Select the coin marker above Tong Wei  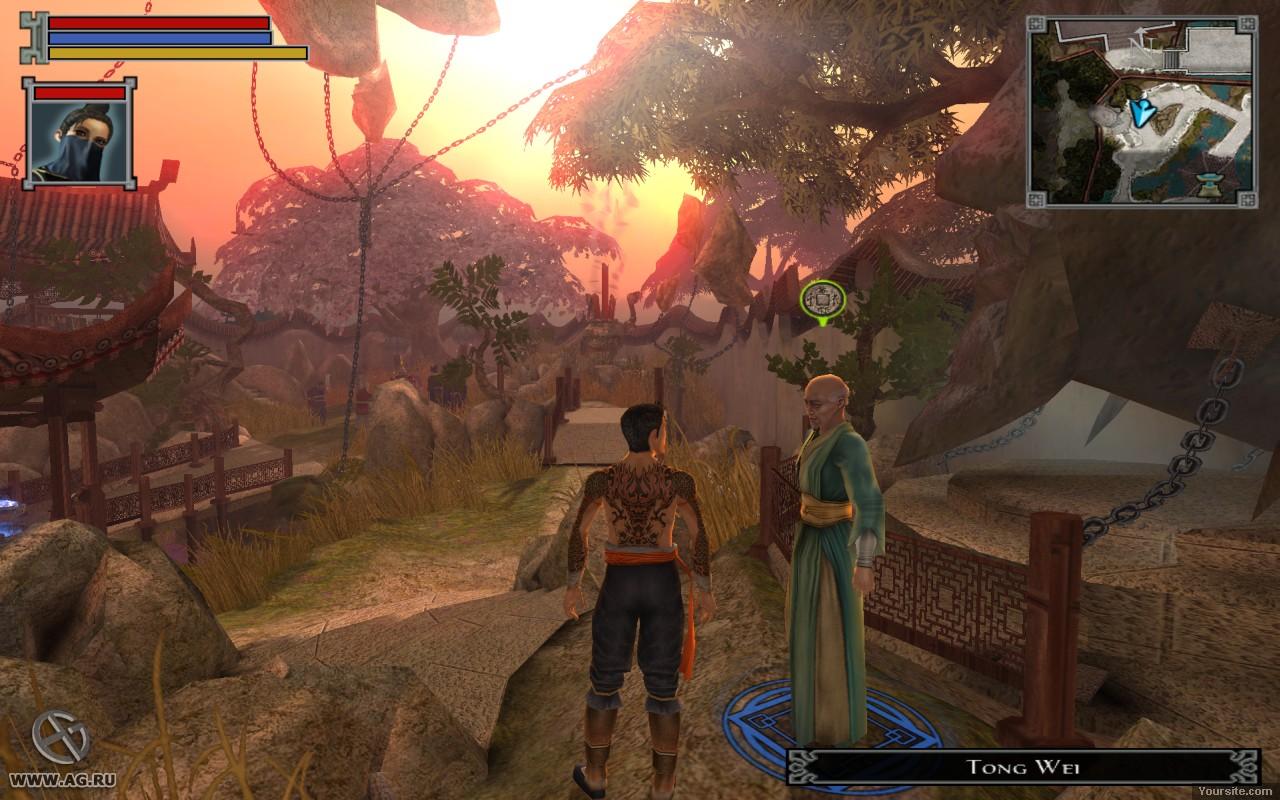[x=822, y=298]
